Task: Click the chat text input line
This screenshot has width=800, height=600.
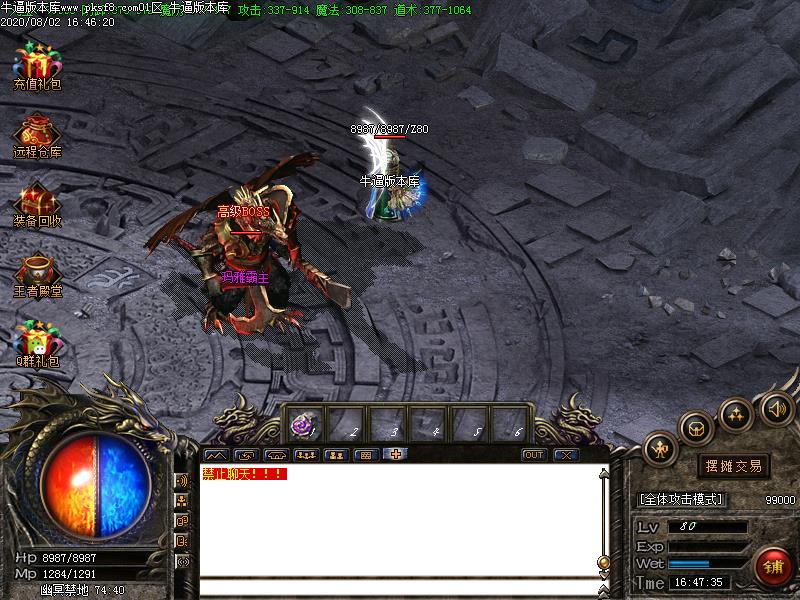Action: coord(400,587)
